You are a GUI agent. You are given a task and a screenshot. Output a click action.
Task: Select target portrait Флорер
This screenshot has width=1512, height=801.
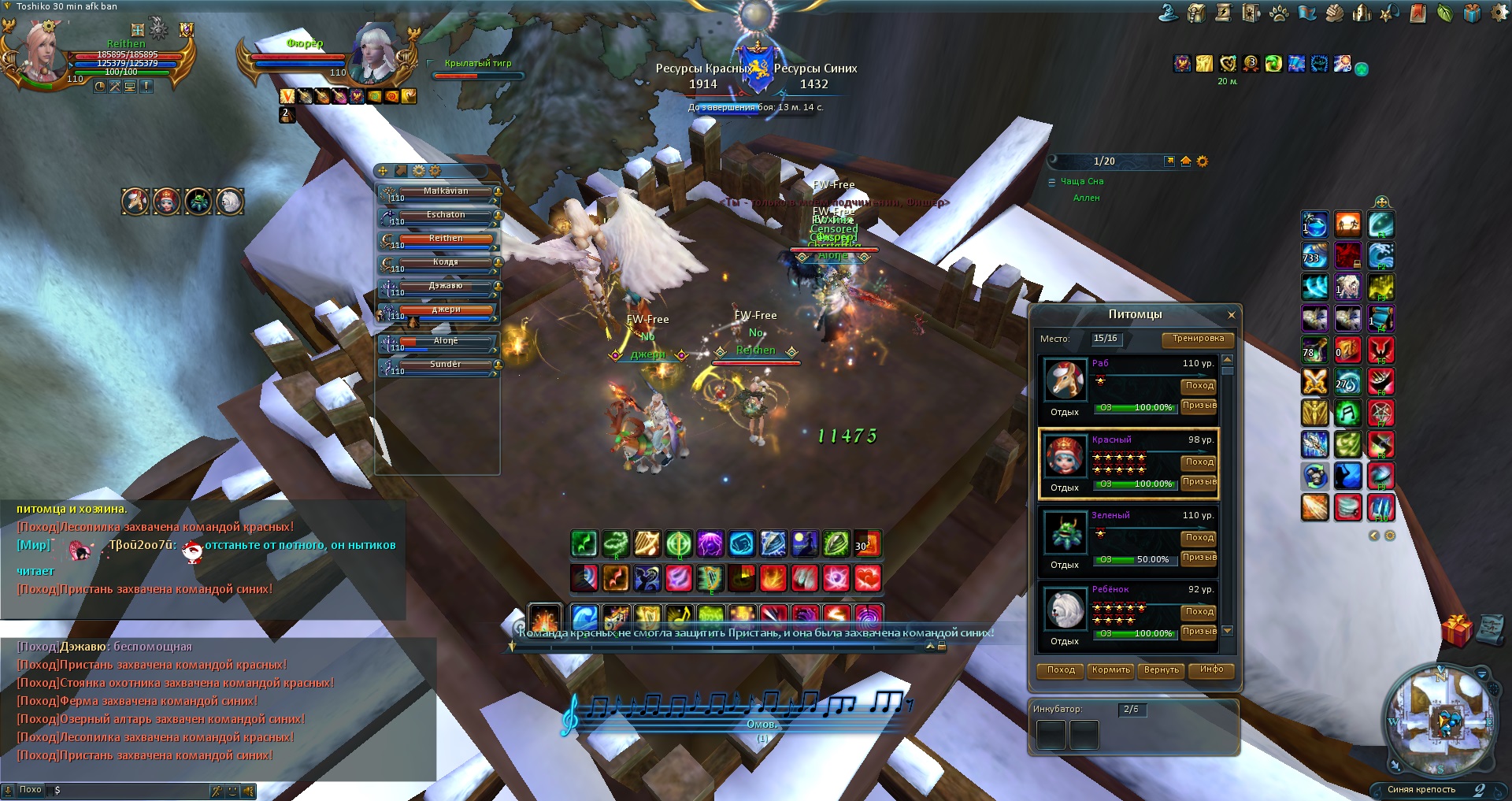[376, 52]
